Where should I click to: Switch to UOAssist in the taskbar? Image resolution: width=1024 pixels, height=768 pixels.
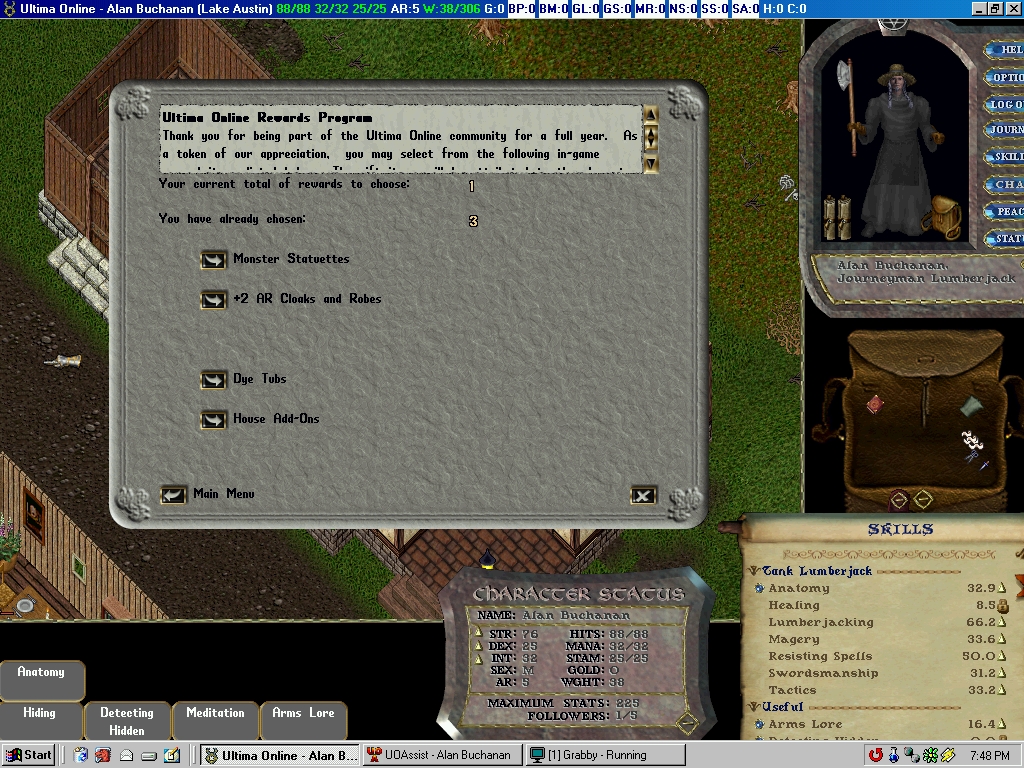click(x=443, y=755)
